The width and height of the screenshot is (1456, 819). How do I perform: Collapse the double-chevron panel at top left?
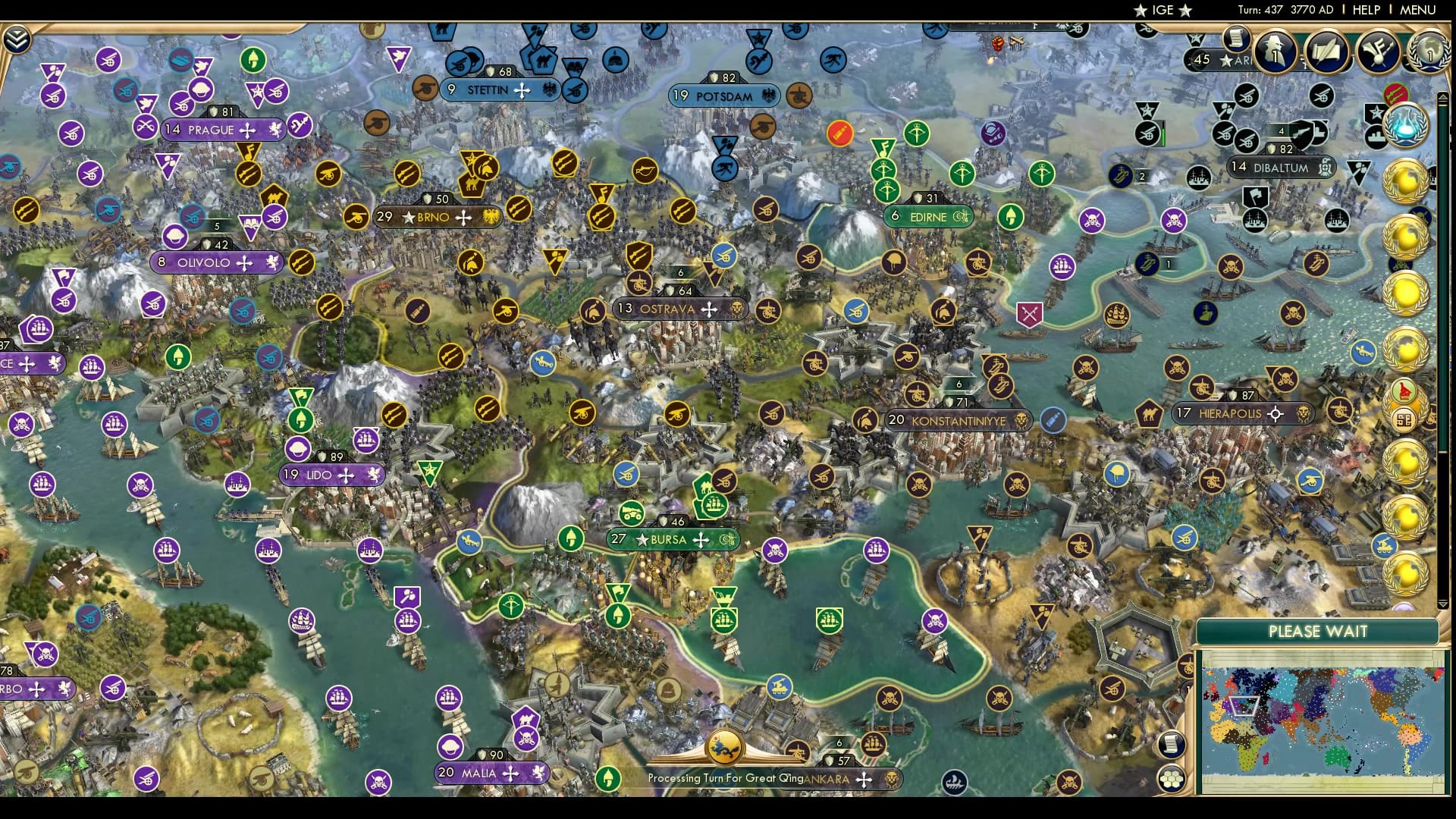17,39
